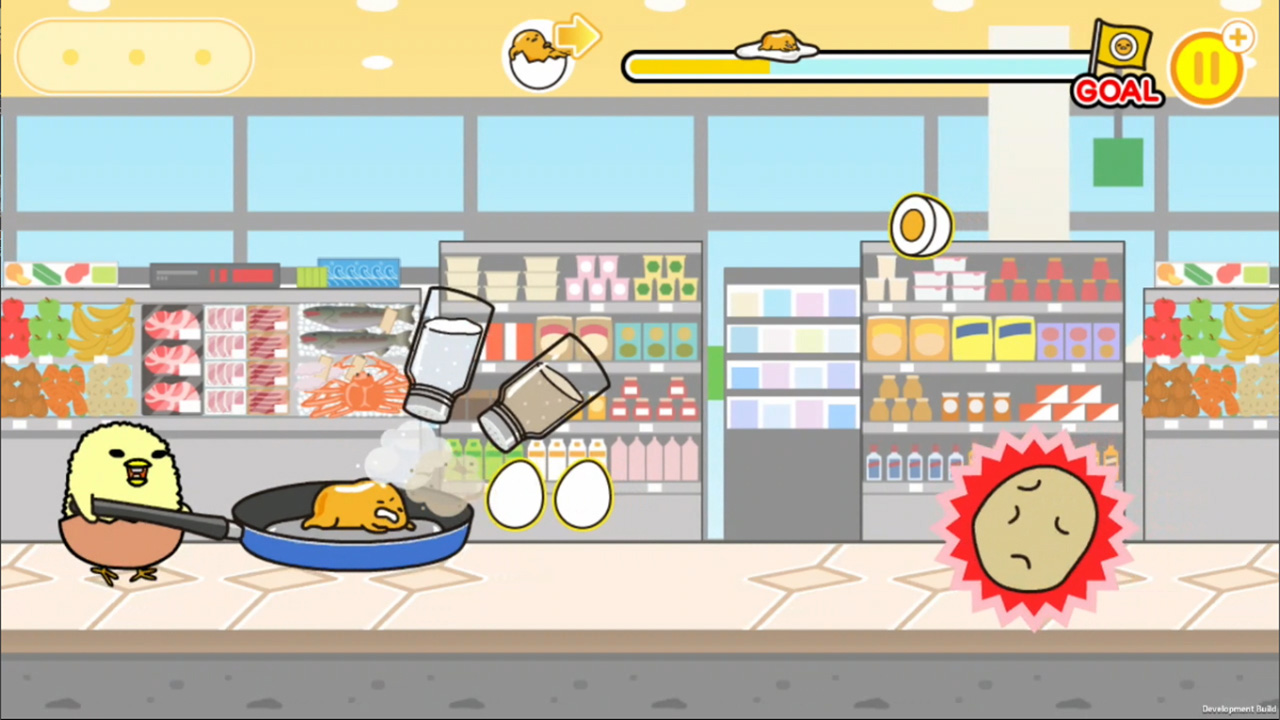
Task: Tap the pause button in the top right corner
Action: coord(1208,64)
